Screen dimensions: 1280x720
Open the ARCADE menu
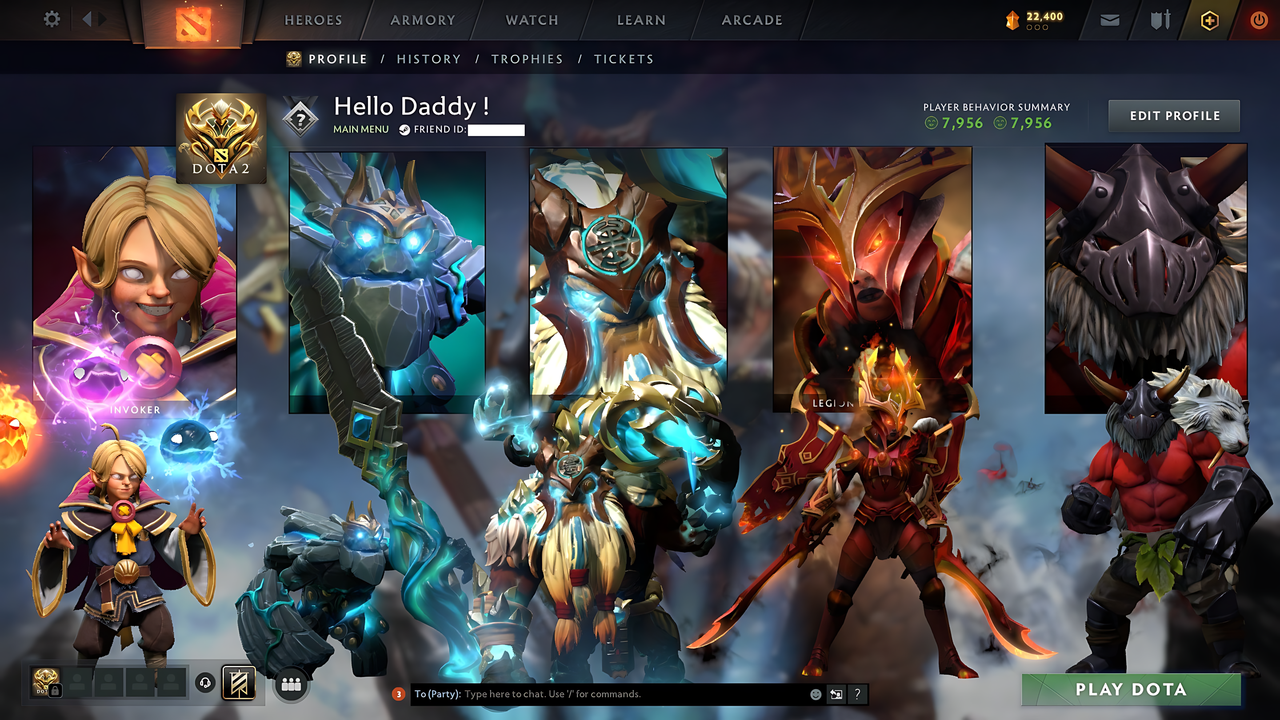click(x=751, y=20)
